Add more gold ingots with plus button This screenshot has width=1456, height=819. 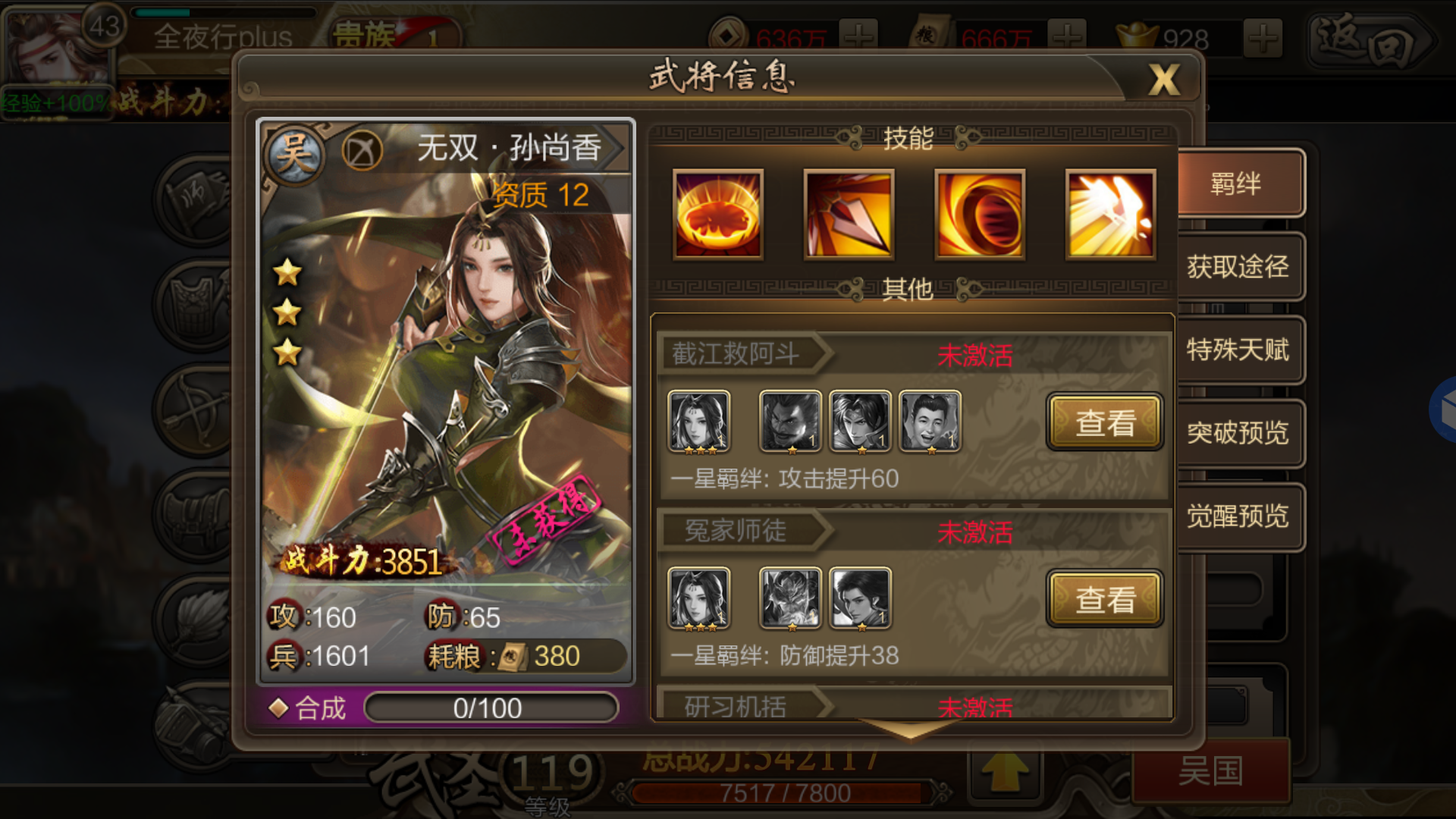(1263, 38)
